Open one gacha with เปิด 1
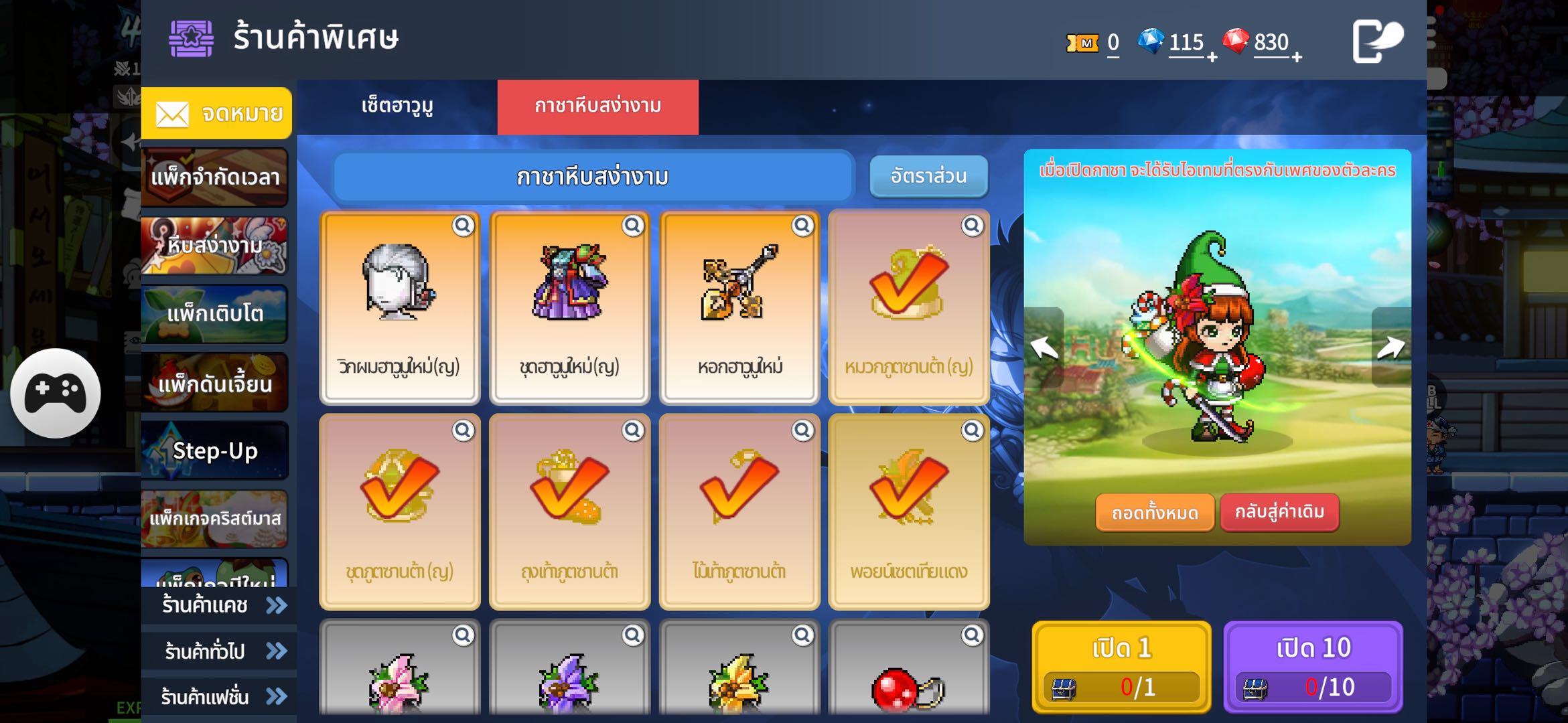Viewport: 1568px width, 723px height. pyautogui.click(x=1121, y=666)
